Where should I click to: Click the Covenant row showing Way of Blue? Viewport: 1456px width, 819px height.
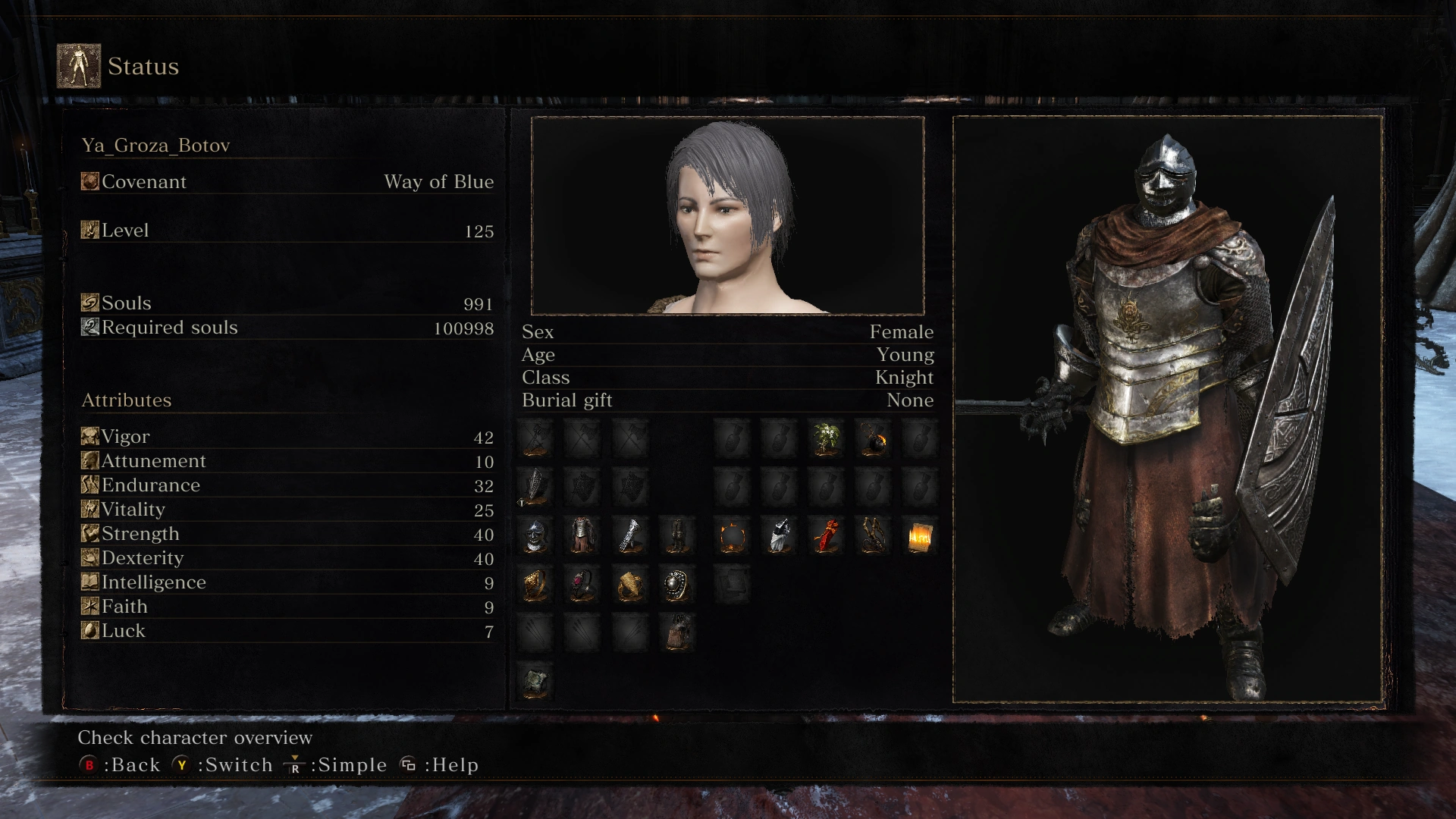tap(287, 182)
